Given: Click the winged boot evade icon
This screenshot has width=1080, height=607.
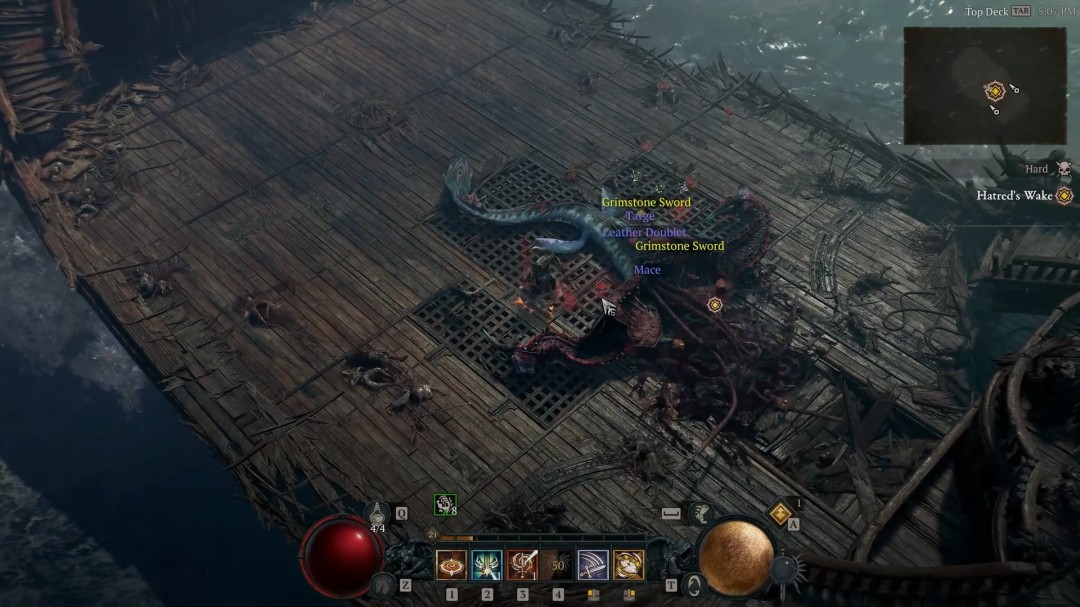Looking at the screenshot, I should coord(701,512).
